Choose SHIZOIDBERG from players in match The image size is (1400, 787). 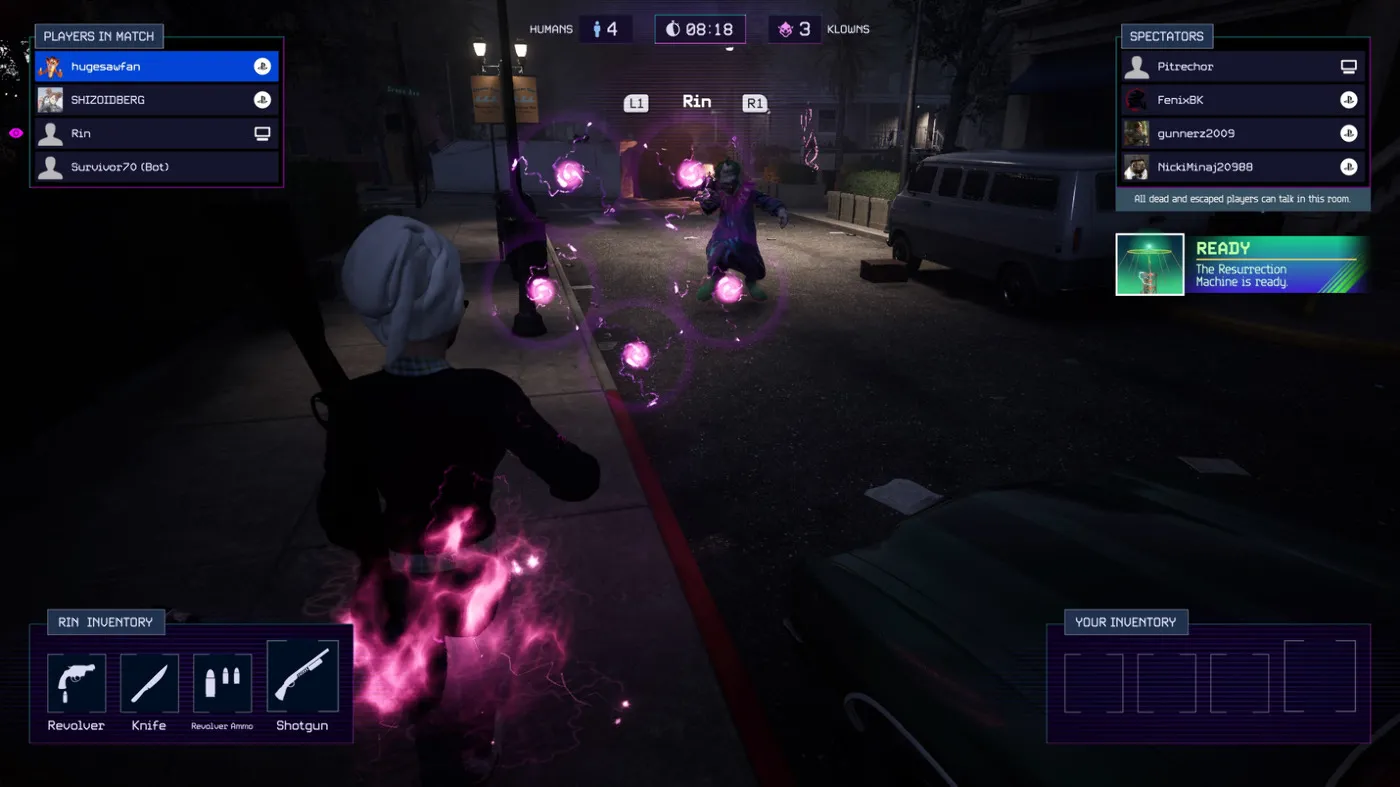[x=156, y=100]
